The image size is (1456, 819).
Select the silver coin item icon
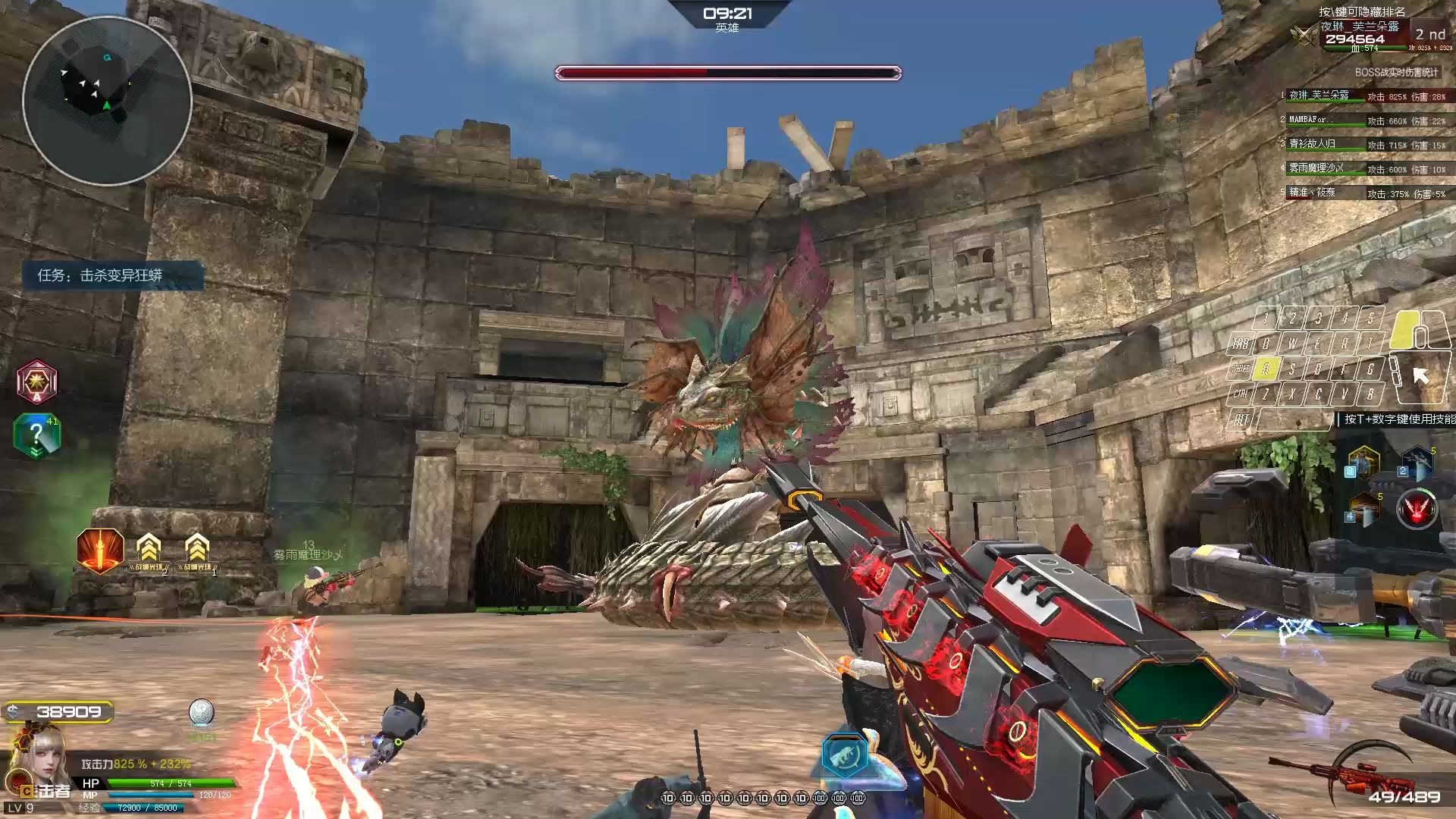201,713
